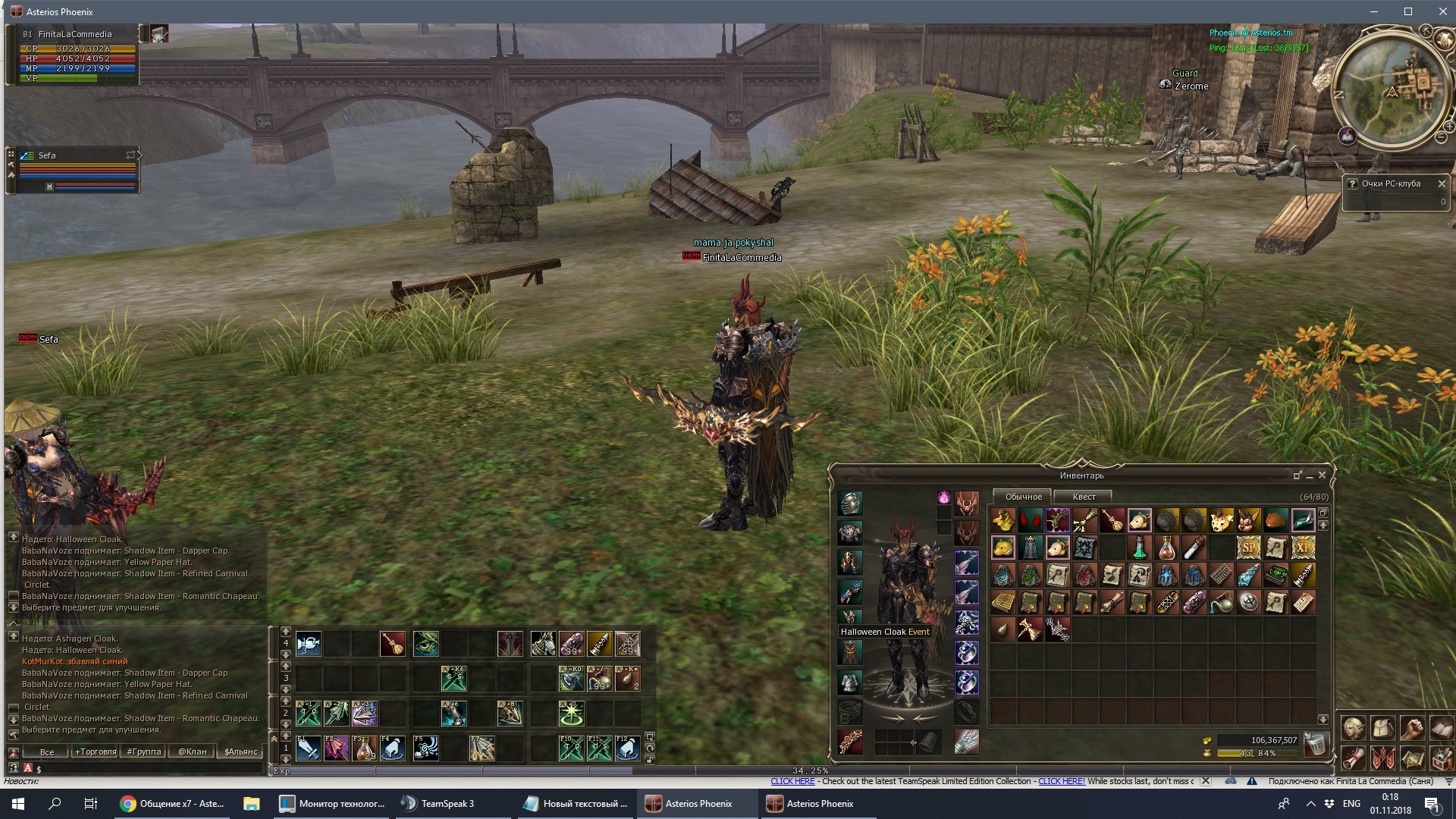Pick the green potion flask in inventory
1456x819 pixels.
tap(1139, 548)
